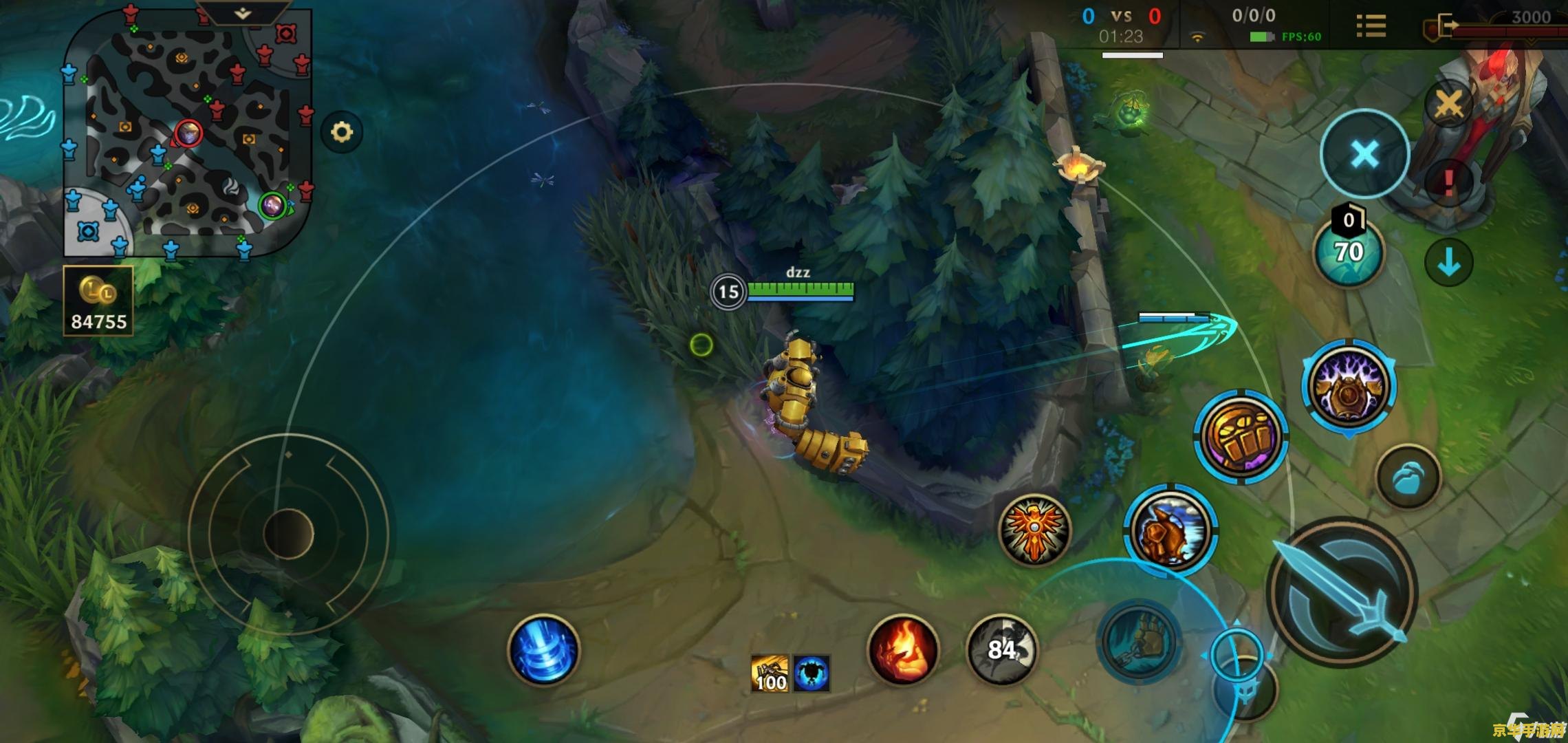Collapse the minimap with the chevron tab
The height and width of the screenshot is (743, 1568).
242,14
